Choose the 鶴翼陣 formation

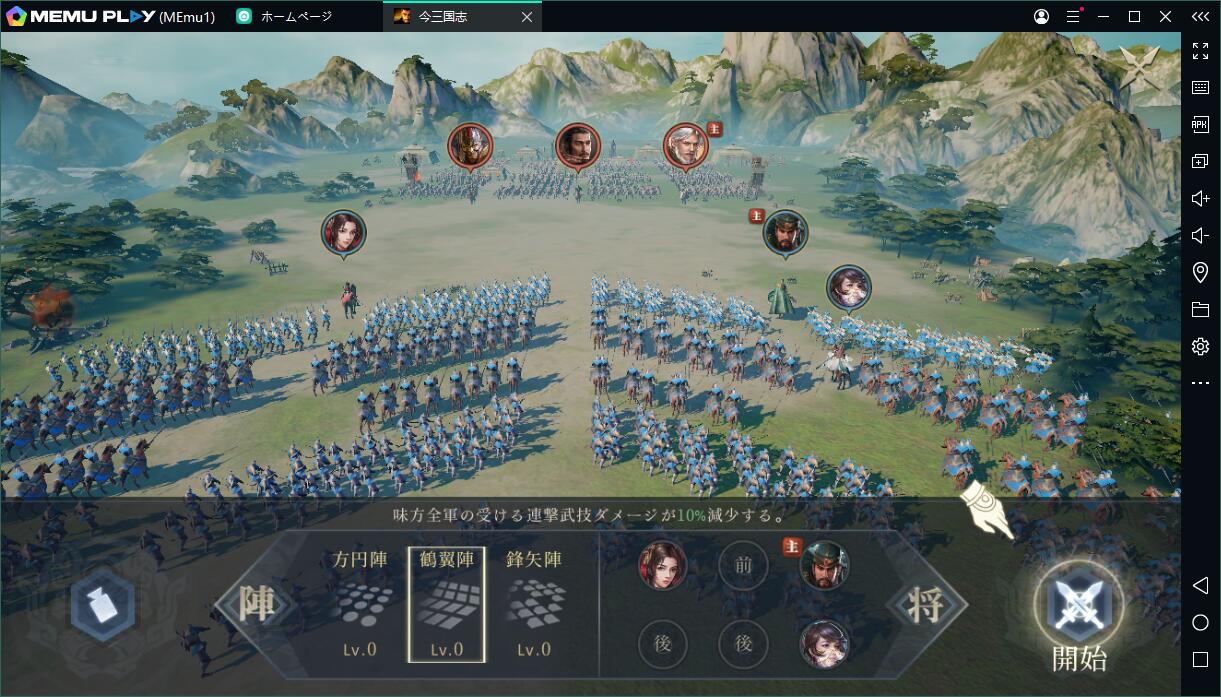(446, 603)
